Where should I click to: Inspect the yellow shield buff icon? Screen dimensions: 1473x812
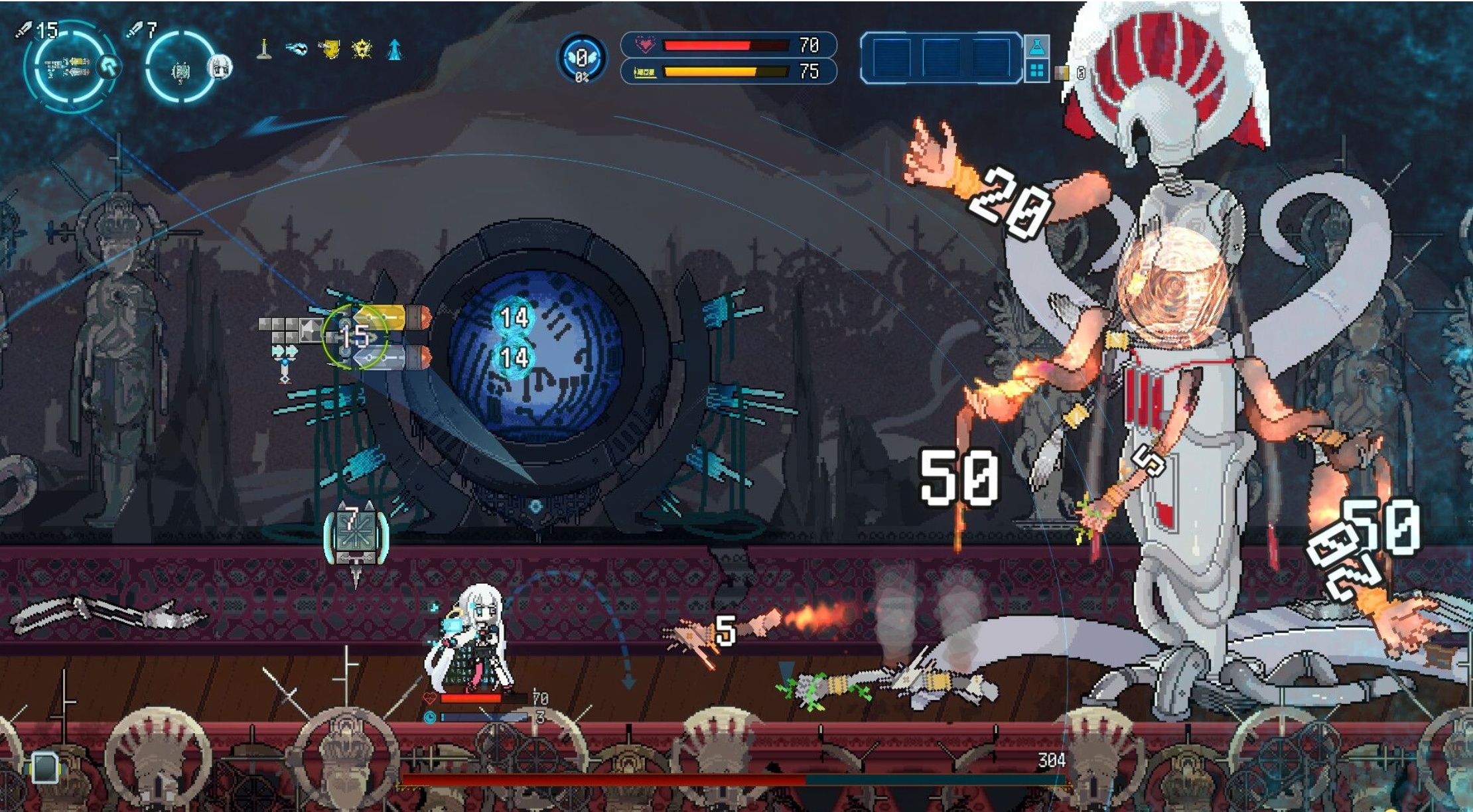coord(329,49)
